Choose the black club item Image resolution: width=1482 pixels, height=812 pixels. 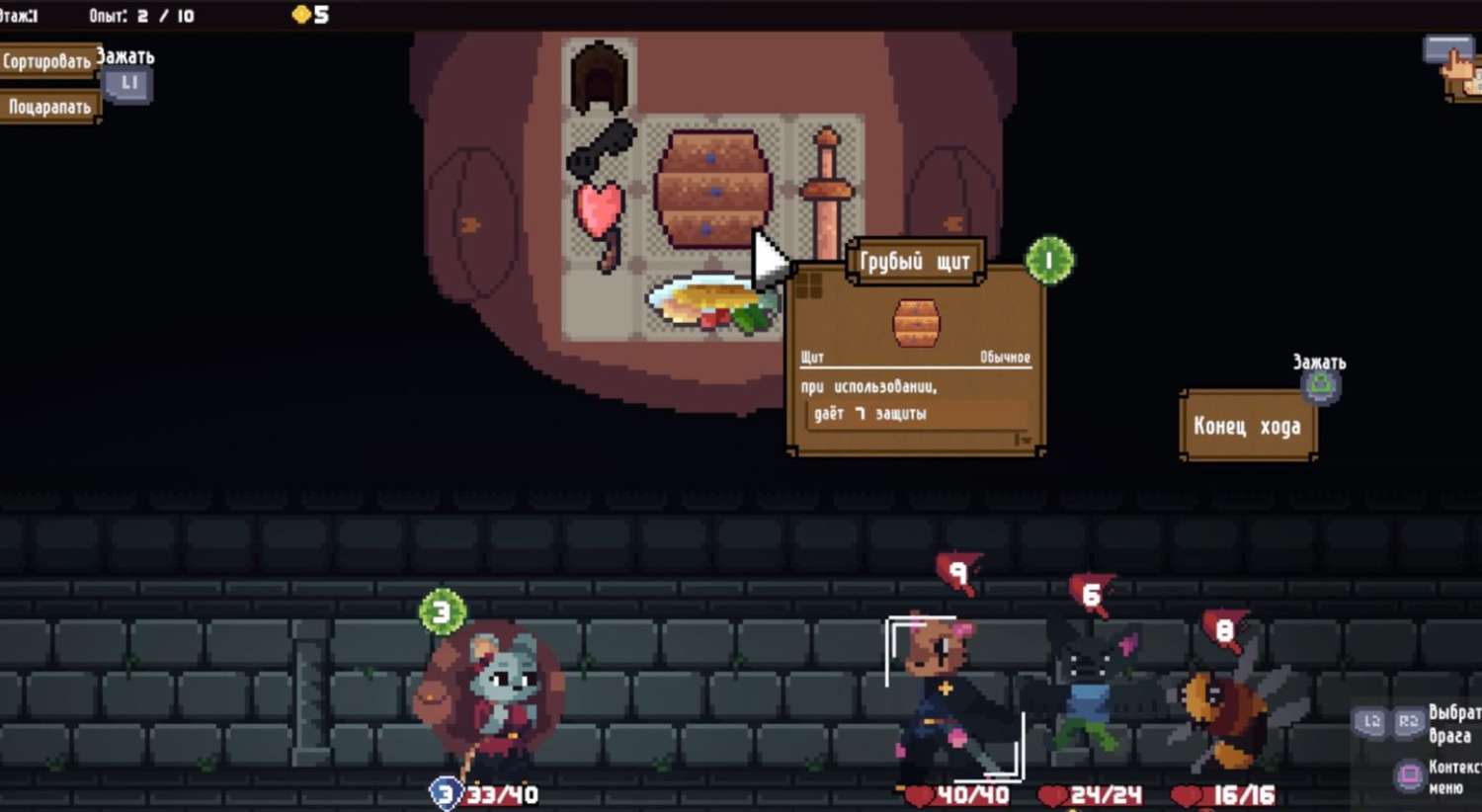[601, 148]
